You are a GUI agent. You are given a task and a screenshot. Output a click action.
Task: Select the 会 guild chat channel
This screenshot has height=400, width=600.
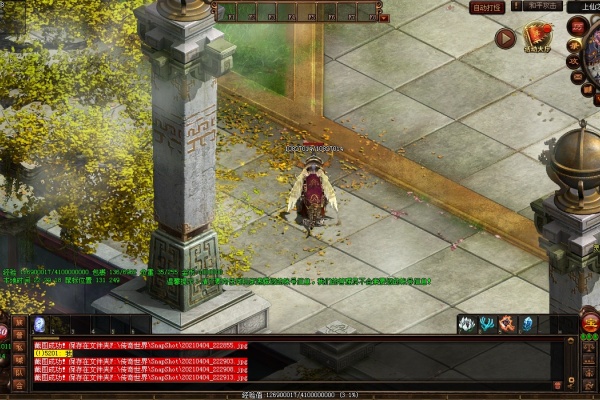tap(21, 383)
